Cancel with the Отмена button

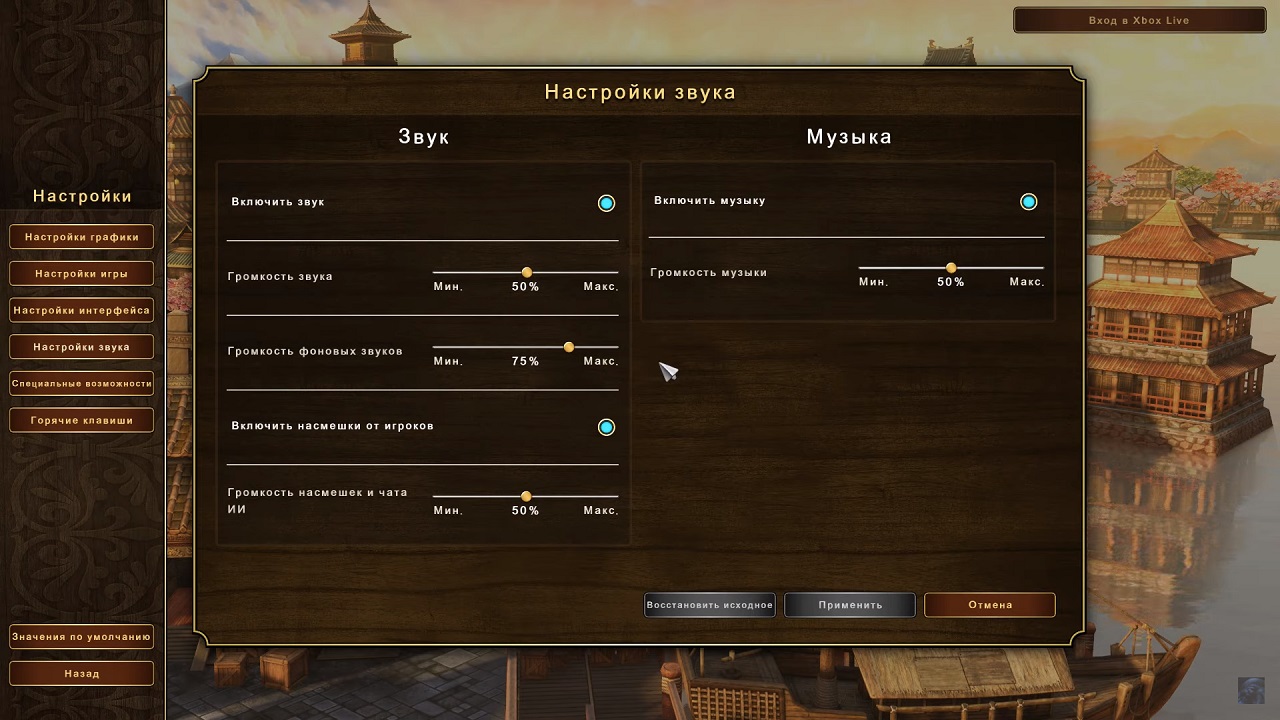(989, 605)
